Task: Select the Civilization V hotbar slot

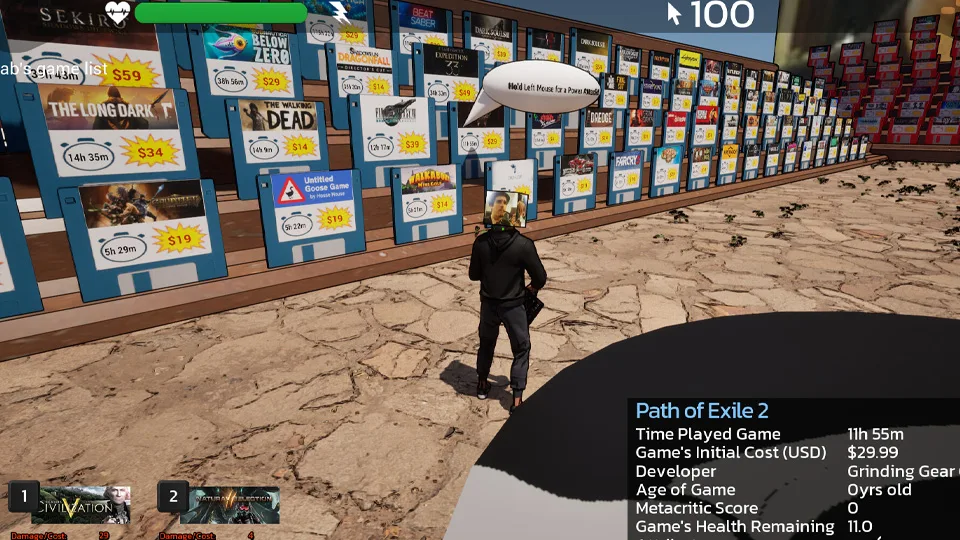Action: tap(81, 505)
